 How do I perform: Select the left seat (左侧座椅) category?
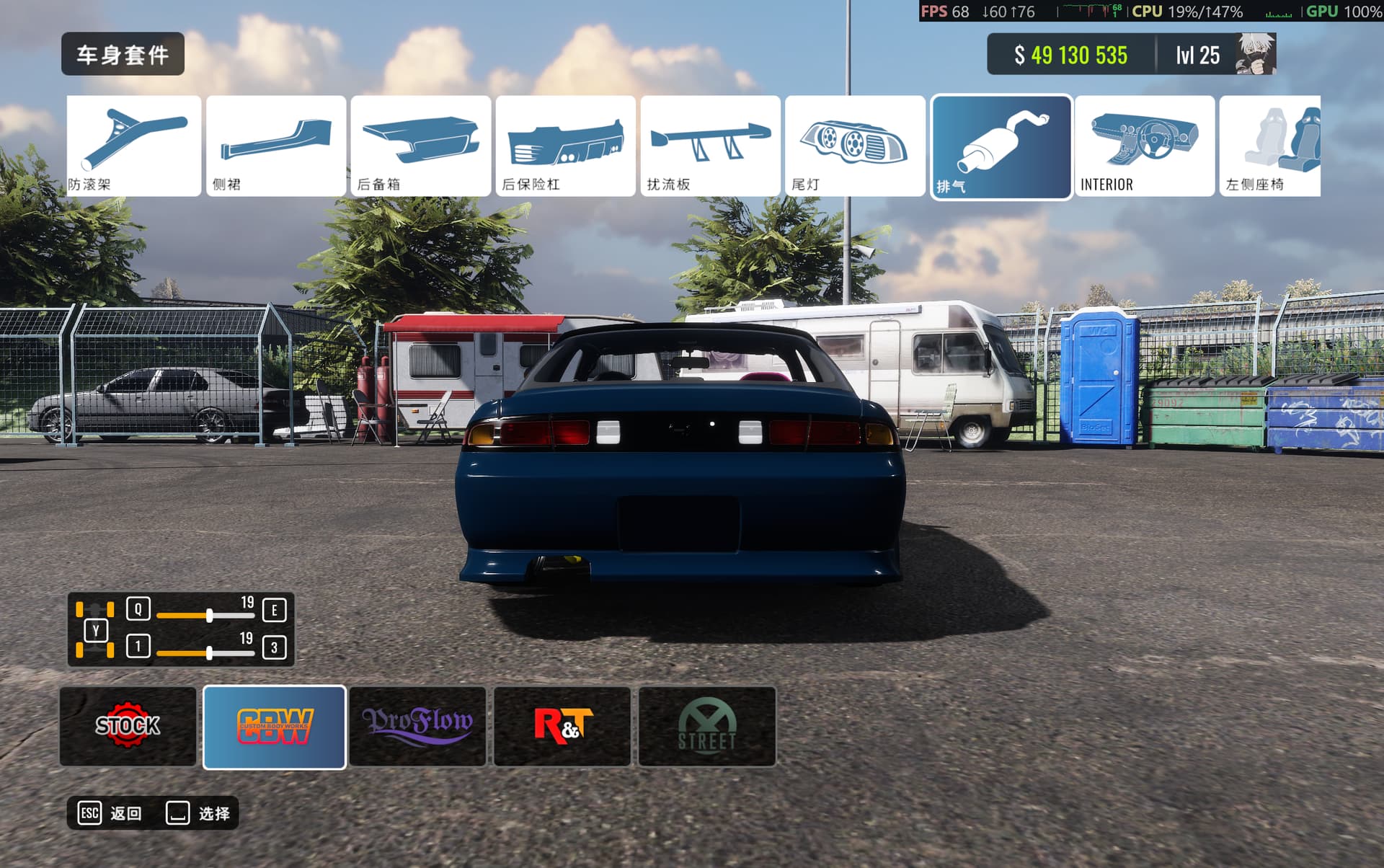[x=1271, y=146]
